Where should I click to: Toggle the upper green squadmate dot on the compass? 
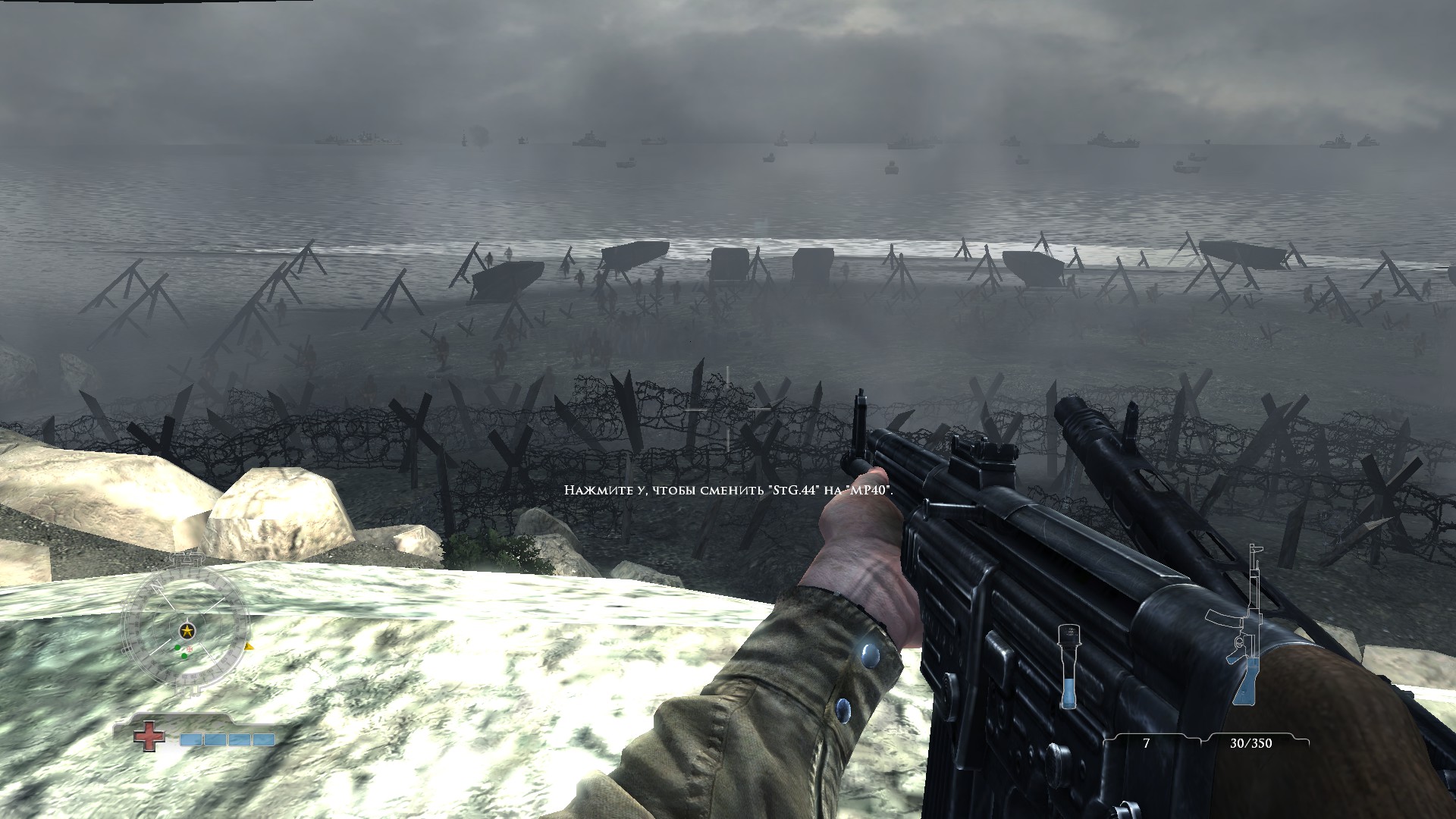pos(177,648)
